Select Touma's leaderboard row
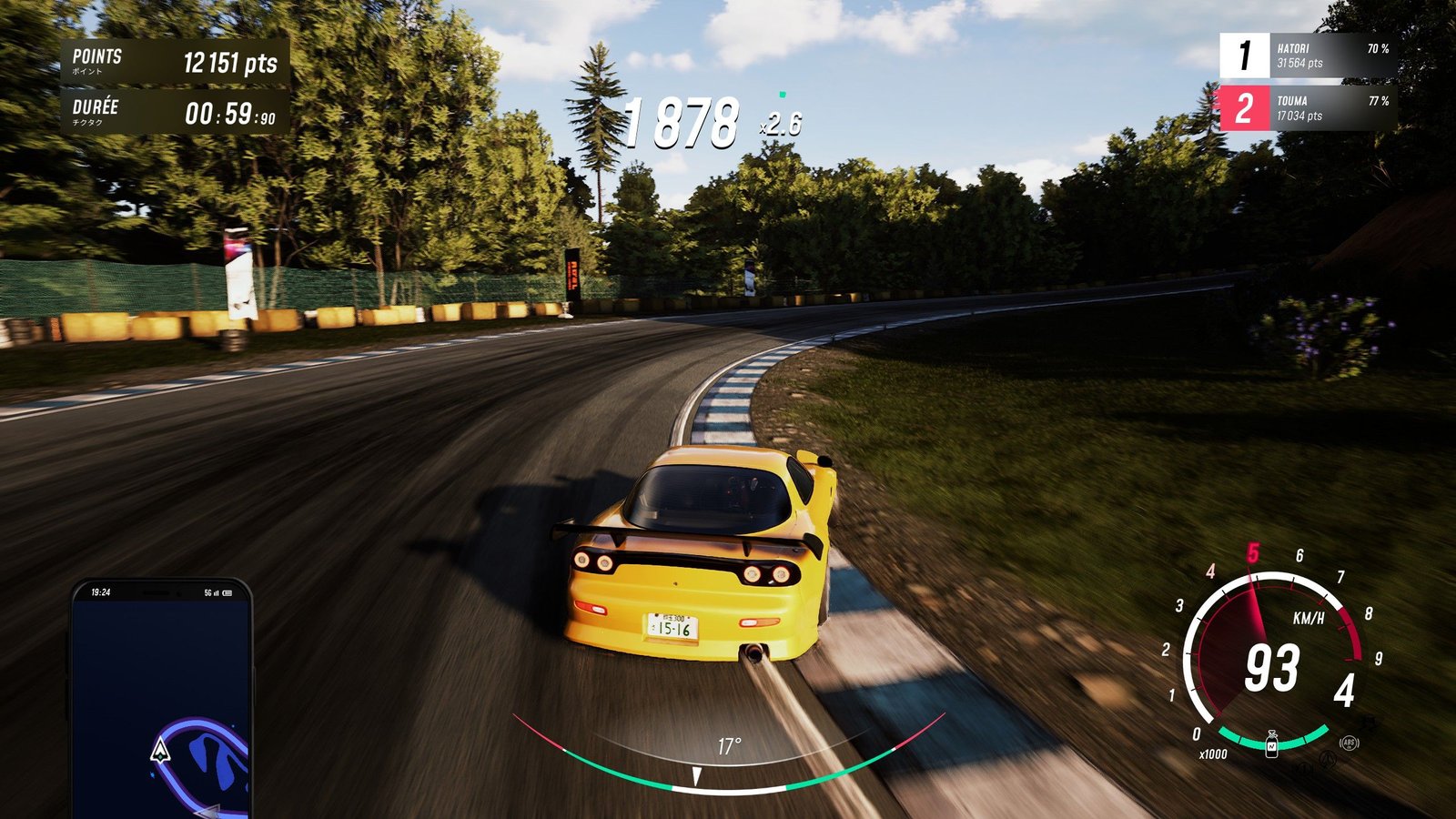Image resolution: width=1456 pixels, height=819 pixels. (x=1308, y=108)
